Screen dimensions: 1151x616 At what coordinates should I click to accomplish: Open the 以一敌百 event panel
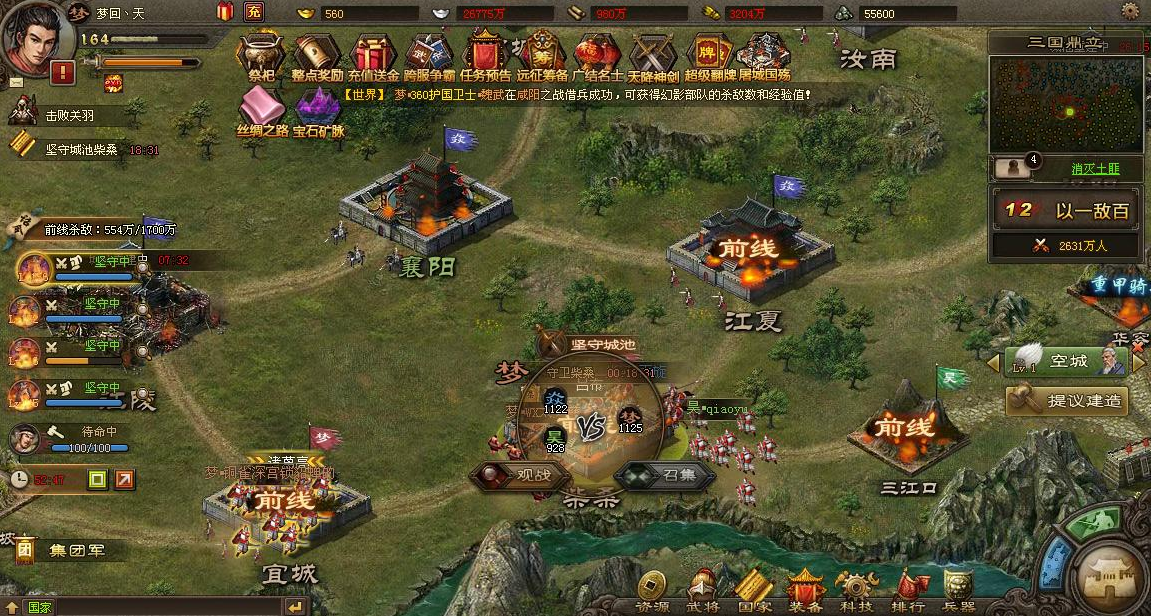(1068, 211)
